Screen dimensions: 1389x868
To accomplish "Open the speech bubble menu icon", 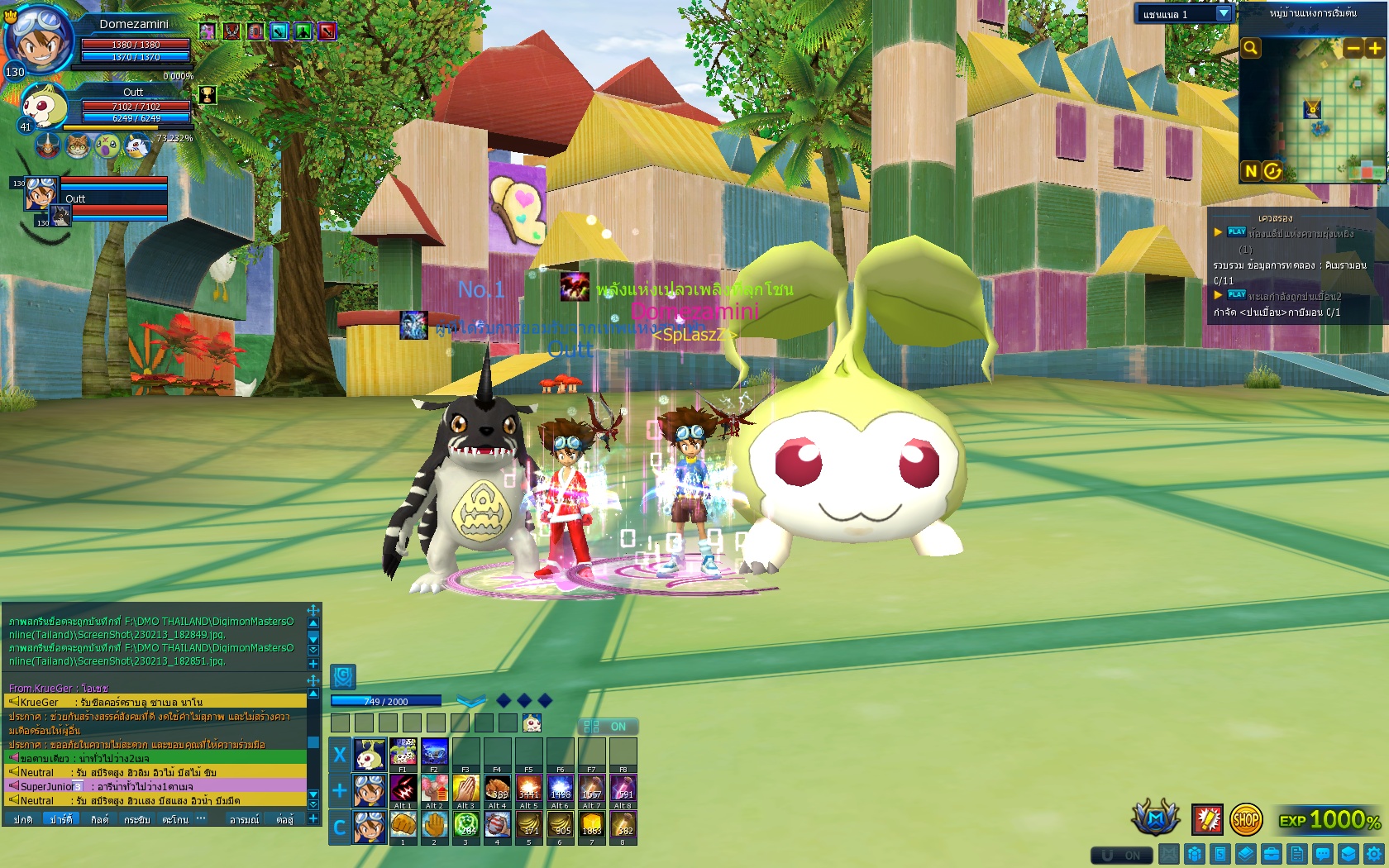I will (1323, 854).
